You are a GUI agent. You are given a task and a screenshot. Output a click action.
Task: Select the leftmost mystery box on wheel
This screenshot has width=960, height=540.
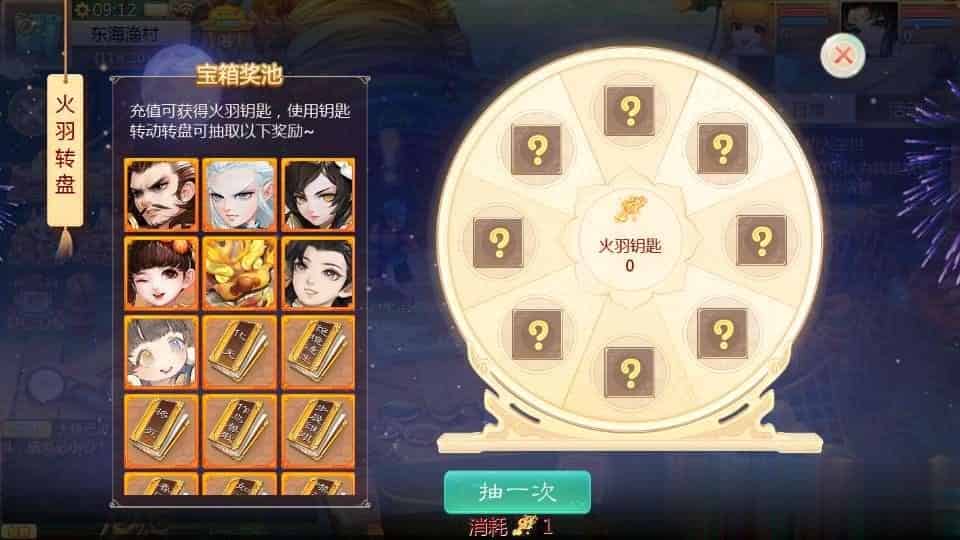tap(498, 241)
